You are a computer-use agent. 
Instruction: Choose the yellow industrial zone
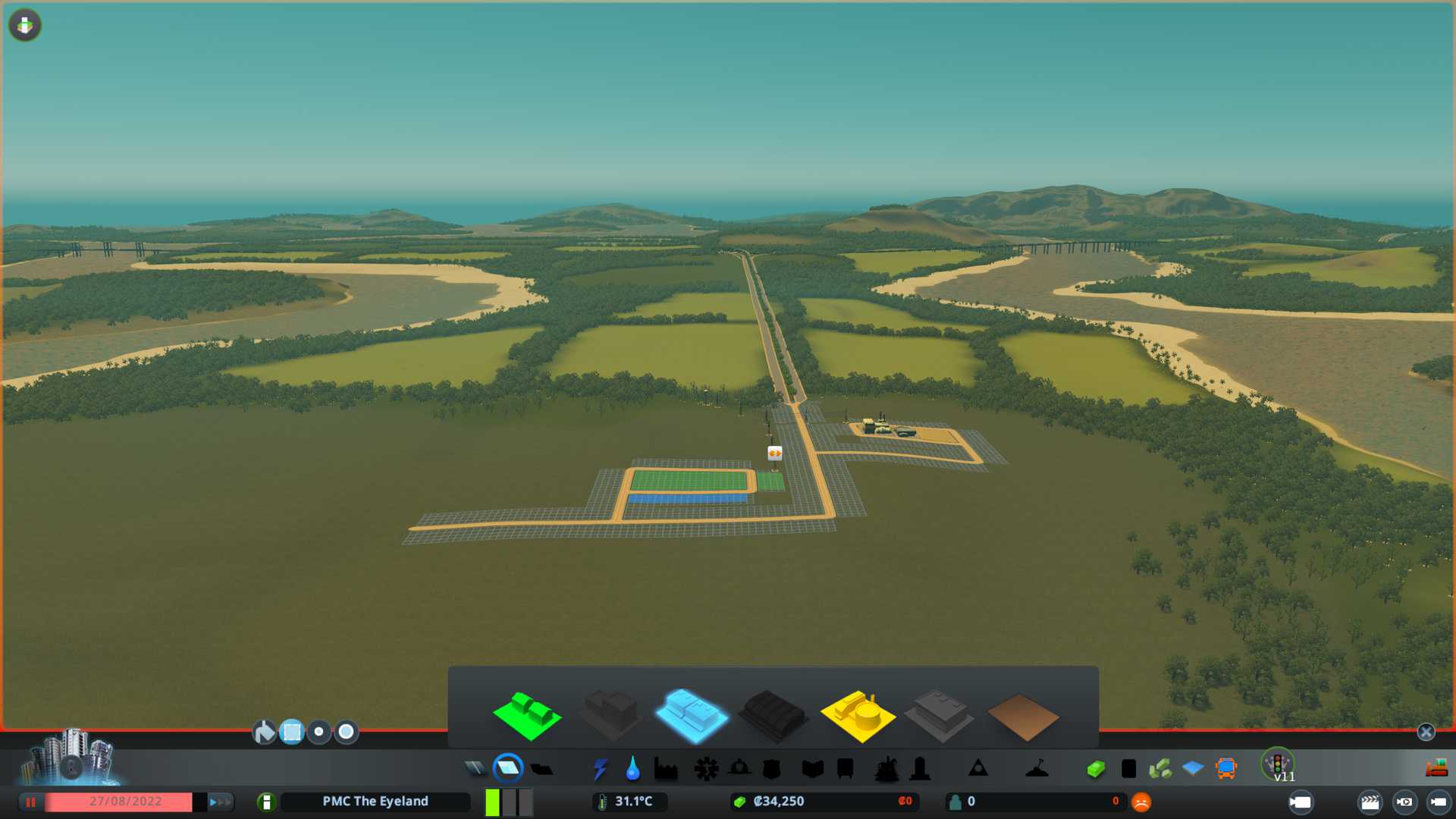(x=857, y=715)
